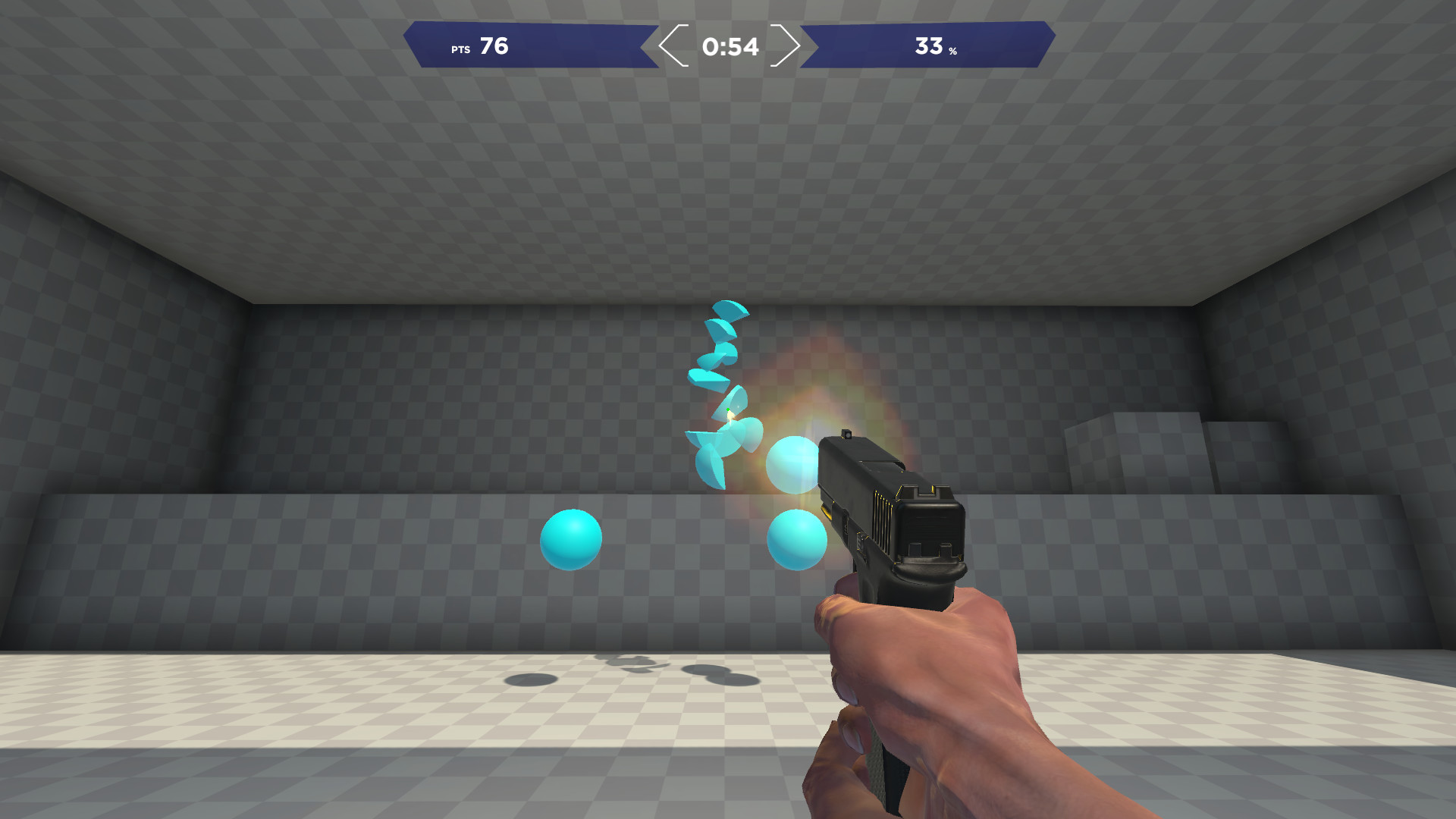Click the 33% accuracy indicator
Screen dimensions: 1456x819
[933, 47]
